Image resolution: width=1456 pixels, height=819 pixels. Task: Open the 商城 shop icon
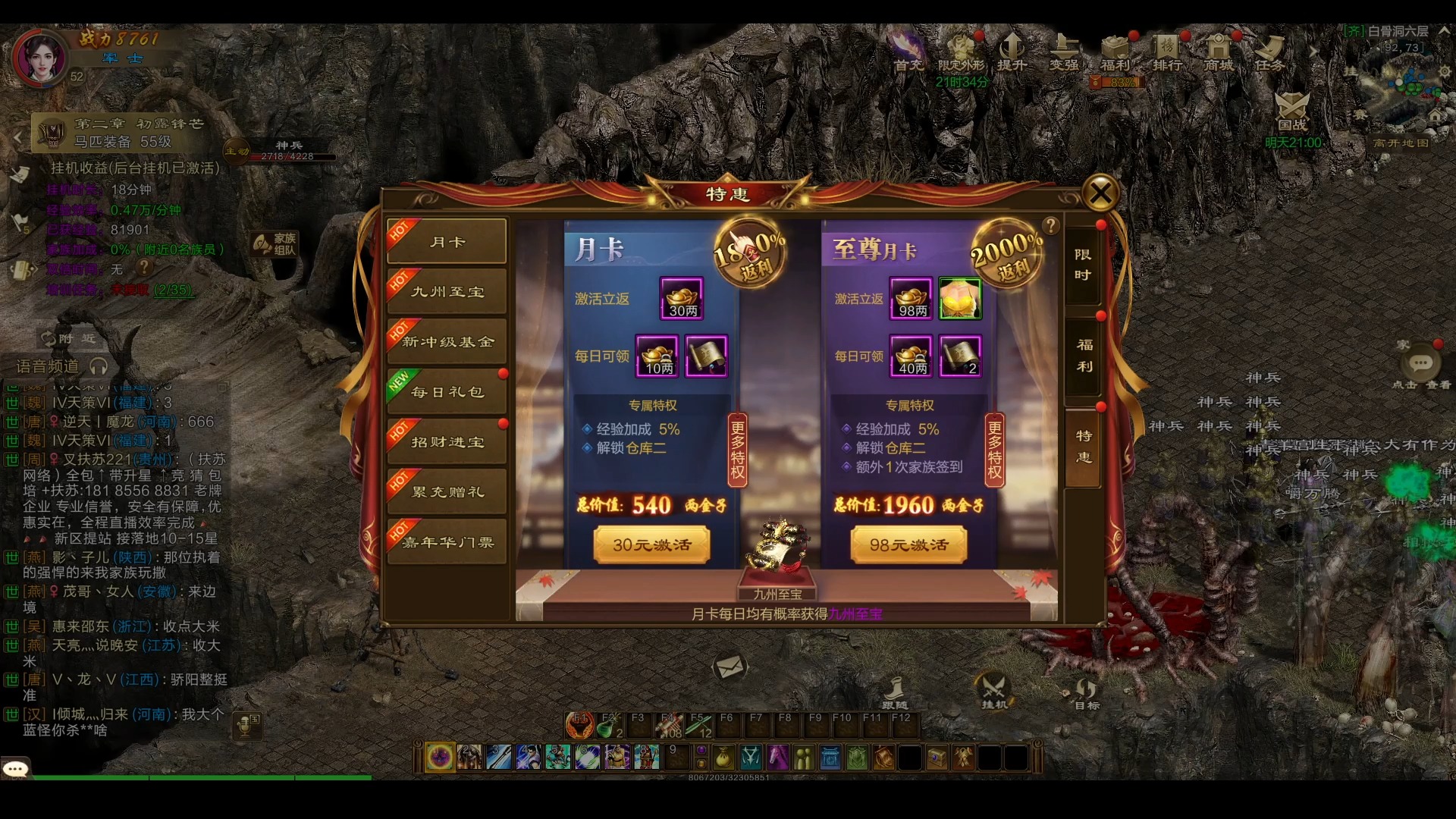1218,52
